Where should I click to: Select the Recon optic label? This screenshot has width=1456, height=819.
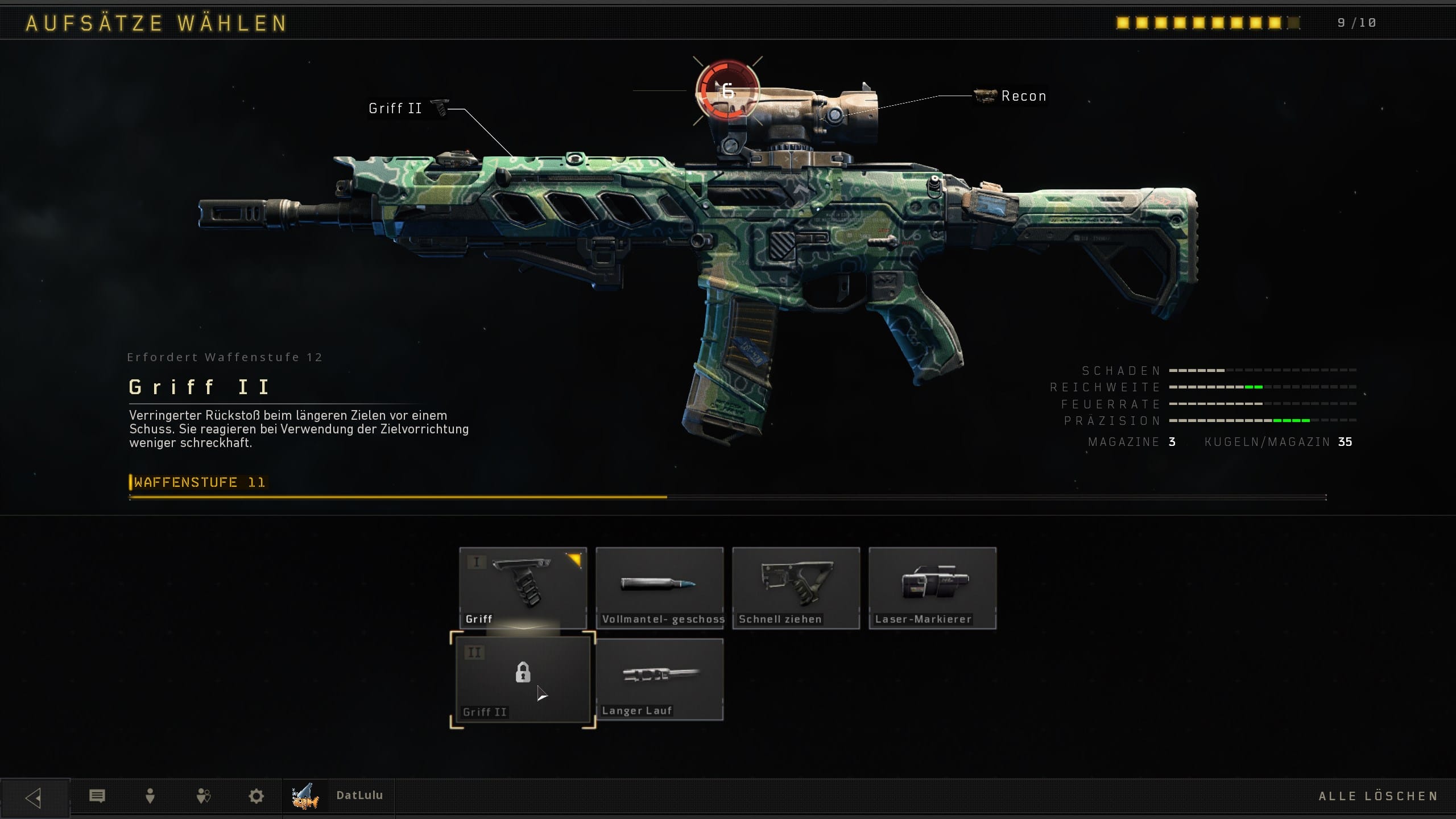1023,96
